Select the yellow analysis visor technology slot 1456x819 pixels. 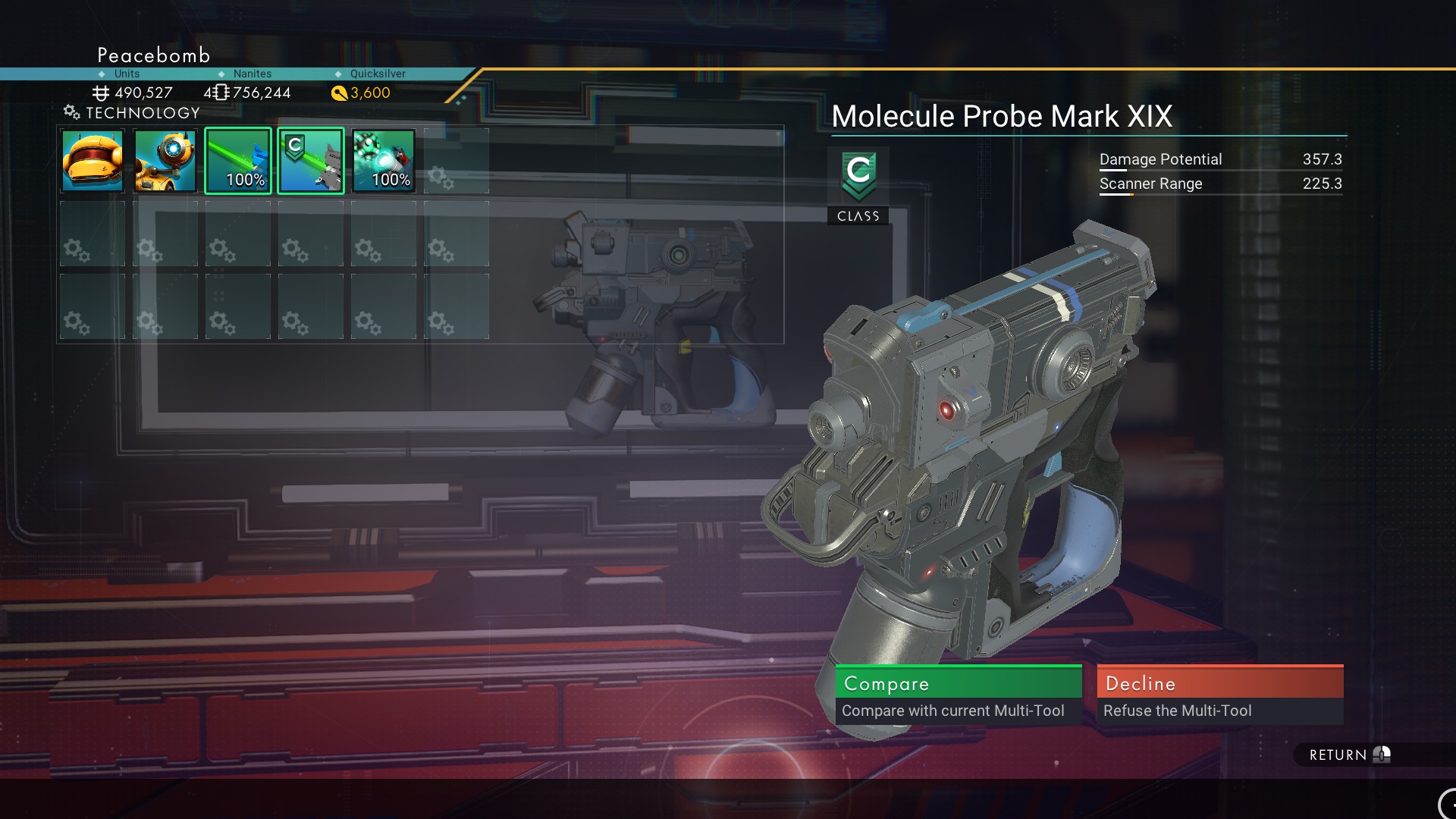point(165,161)
